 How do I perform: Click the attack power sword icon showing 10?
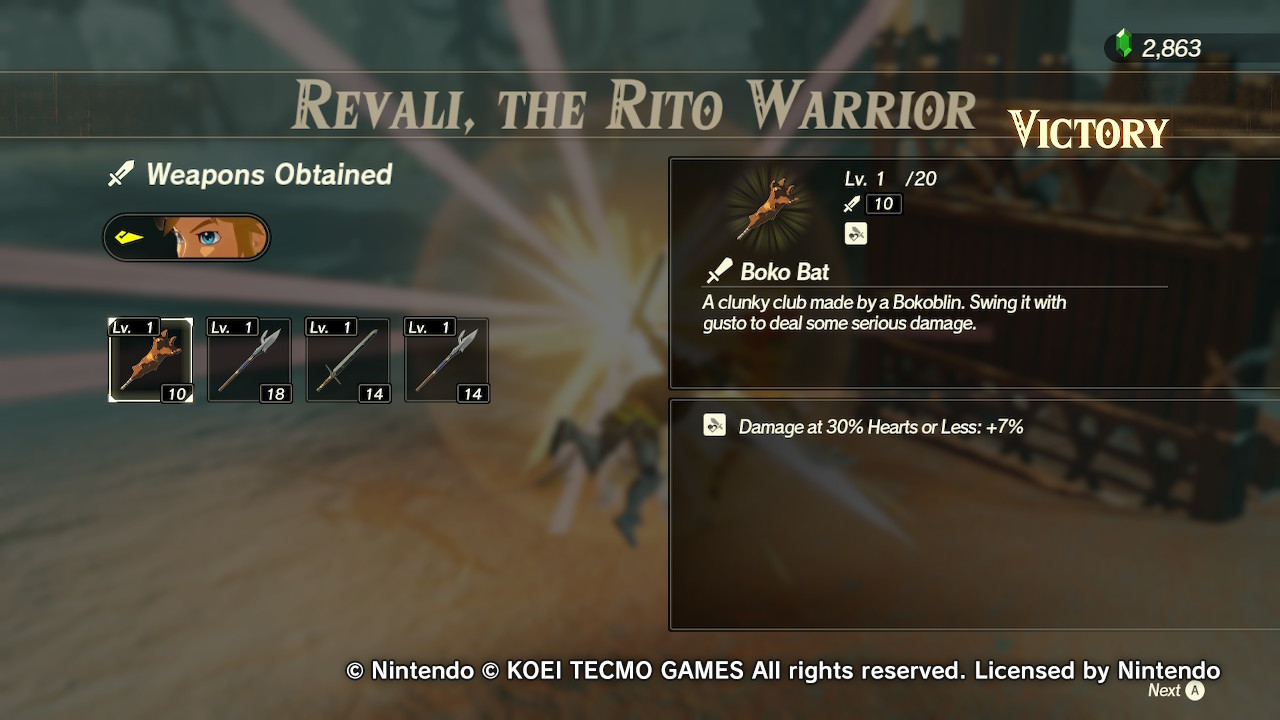[851, 204]
